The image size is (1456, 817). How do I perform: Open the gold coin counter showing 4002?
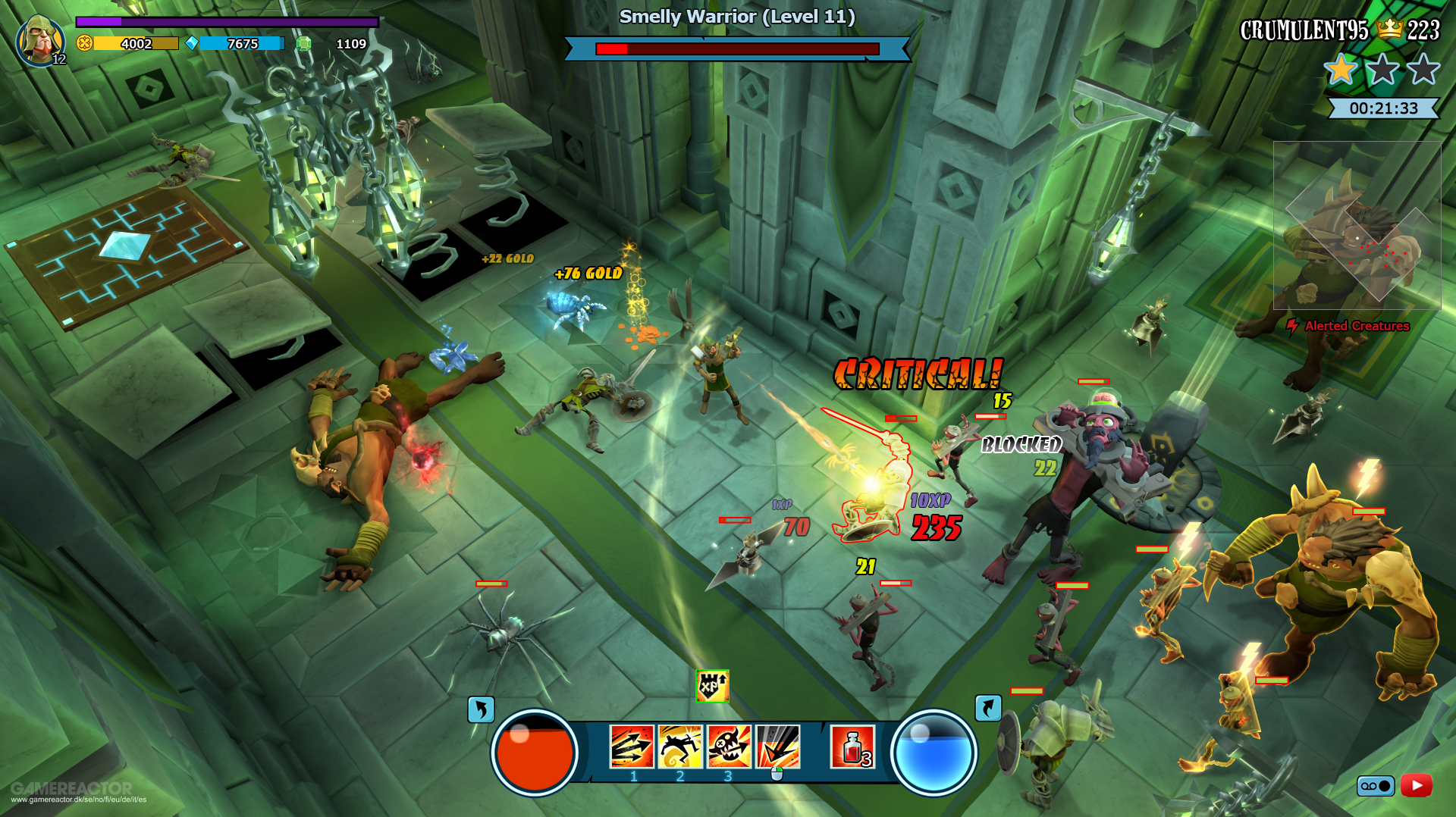(x=135, y=43)
